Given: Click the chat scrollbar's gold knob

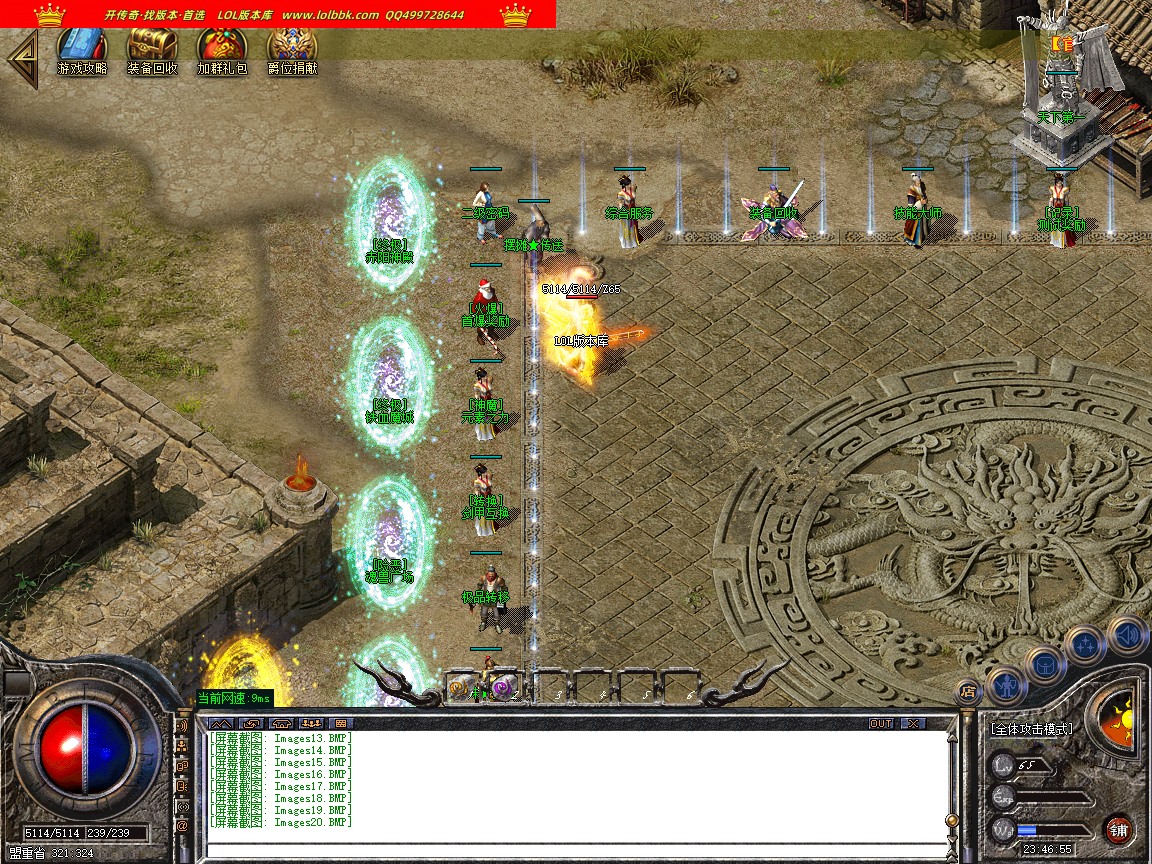Looking at the screenshot, I should pyautogui.click(x=952, y=820).
